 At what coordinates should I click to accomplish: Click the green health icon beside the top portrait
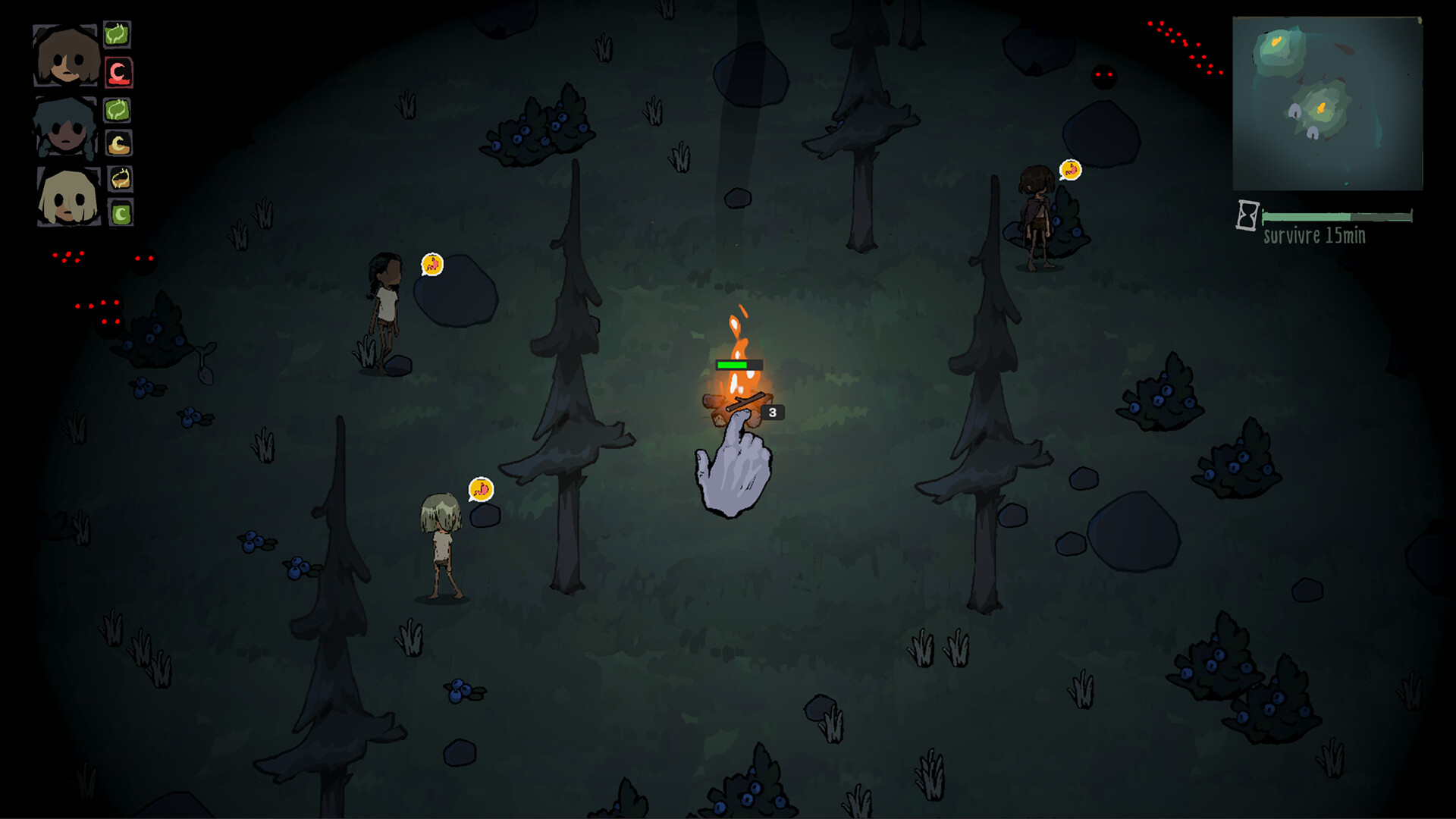118,33
